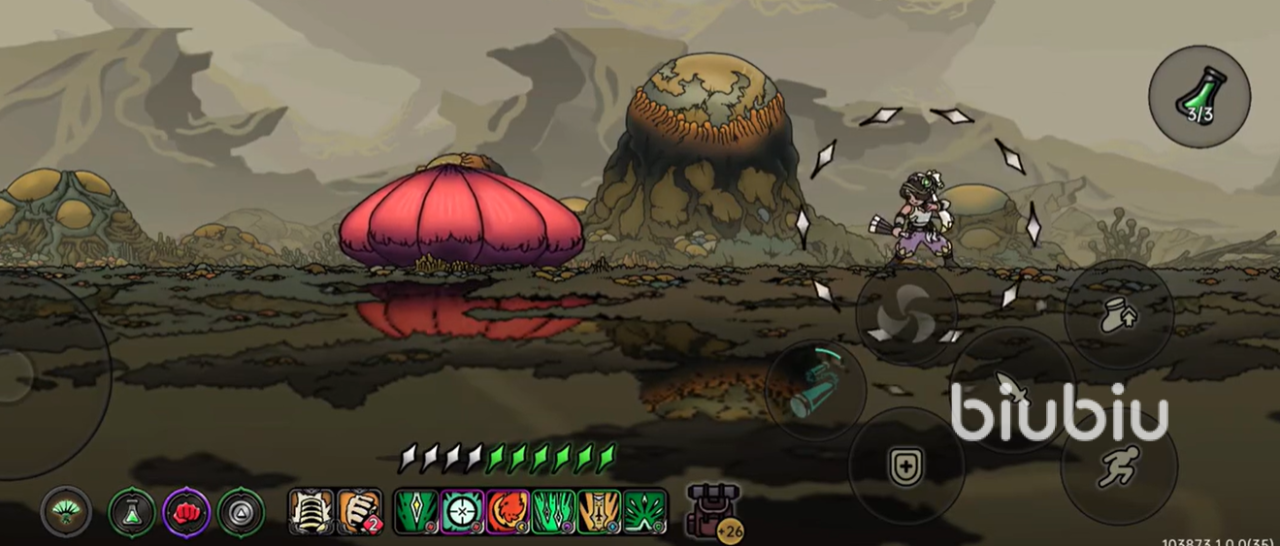
Task: Select the red fist icon
Action: [x=186, y=512]
